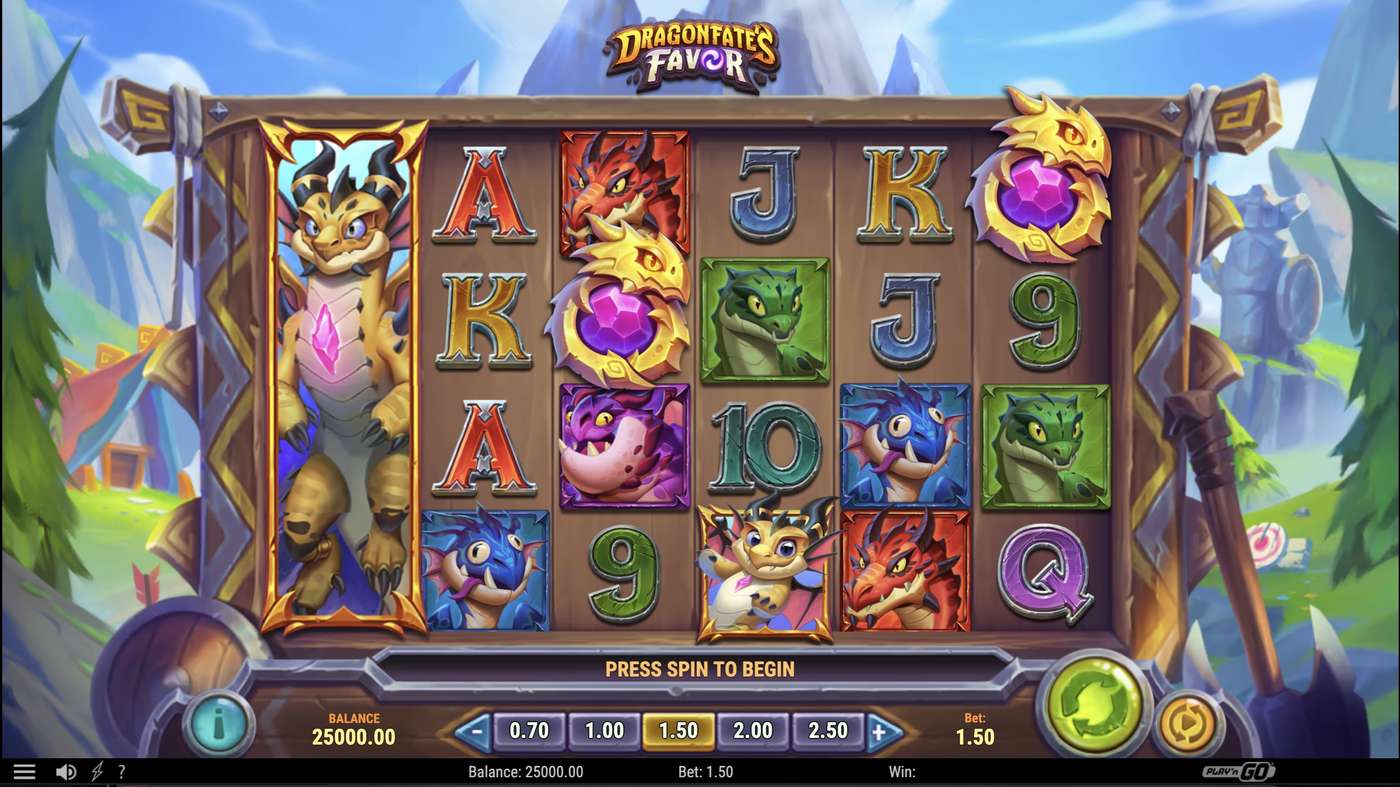Open the hamburger game menu
1400x787 pixels.
27,771
